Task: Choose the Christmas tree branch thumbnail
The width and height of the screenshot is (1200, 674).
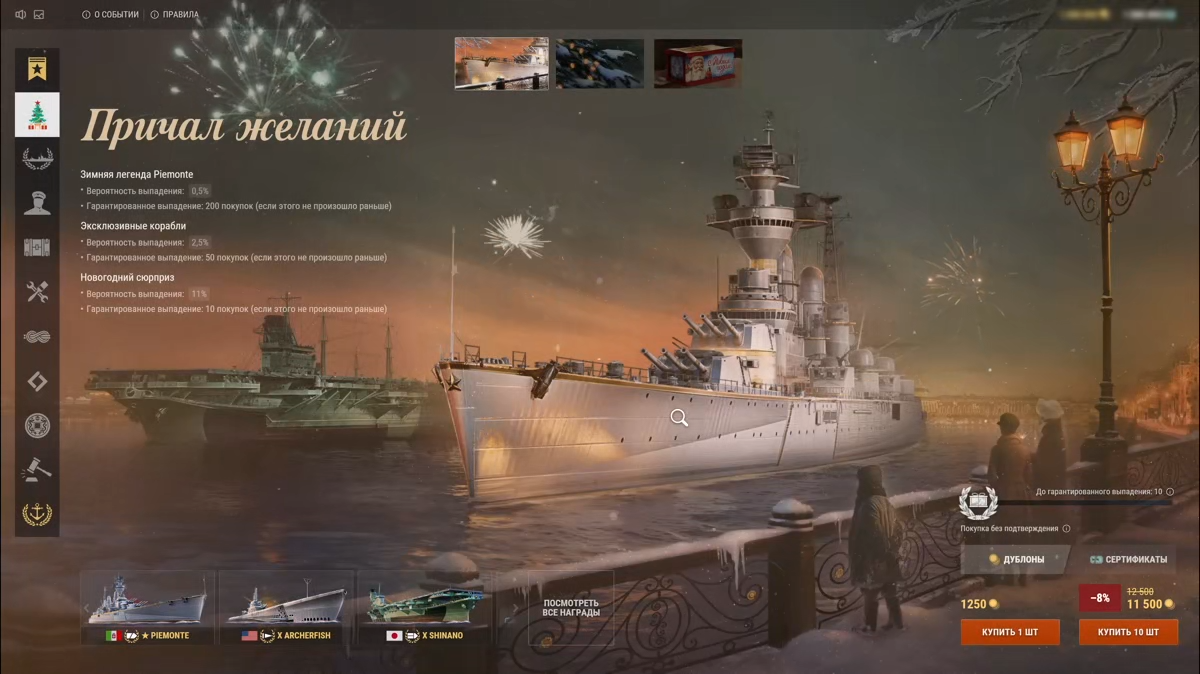Action: (599, 63)
